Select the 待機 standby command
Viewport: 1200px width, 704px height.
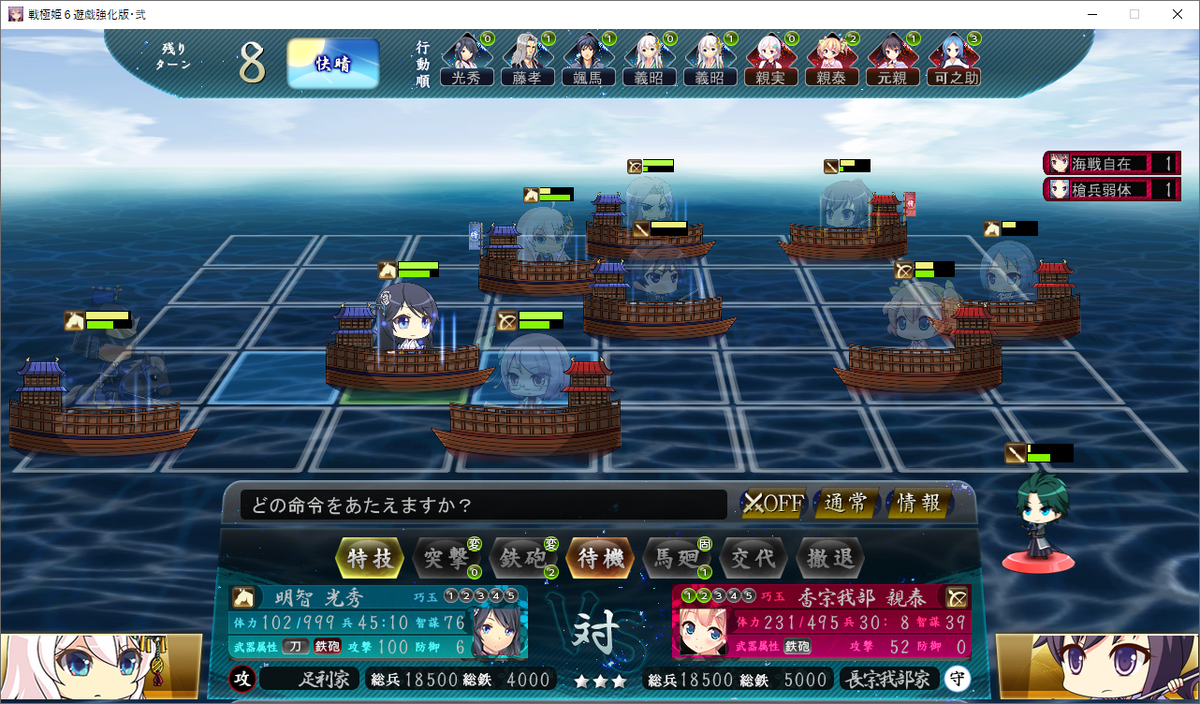[x=599, y=558]
